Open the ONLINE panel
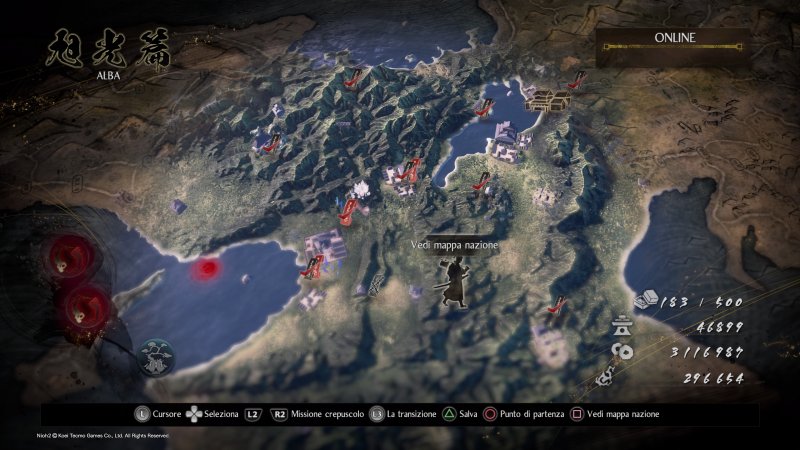The height and width of the screenshot is (450, 800). click(x=675, y=40)
